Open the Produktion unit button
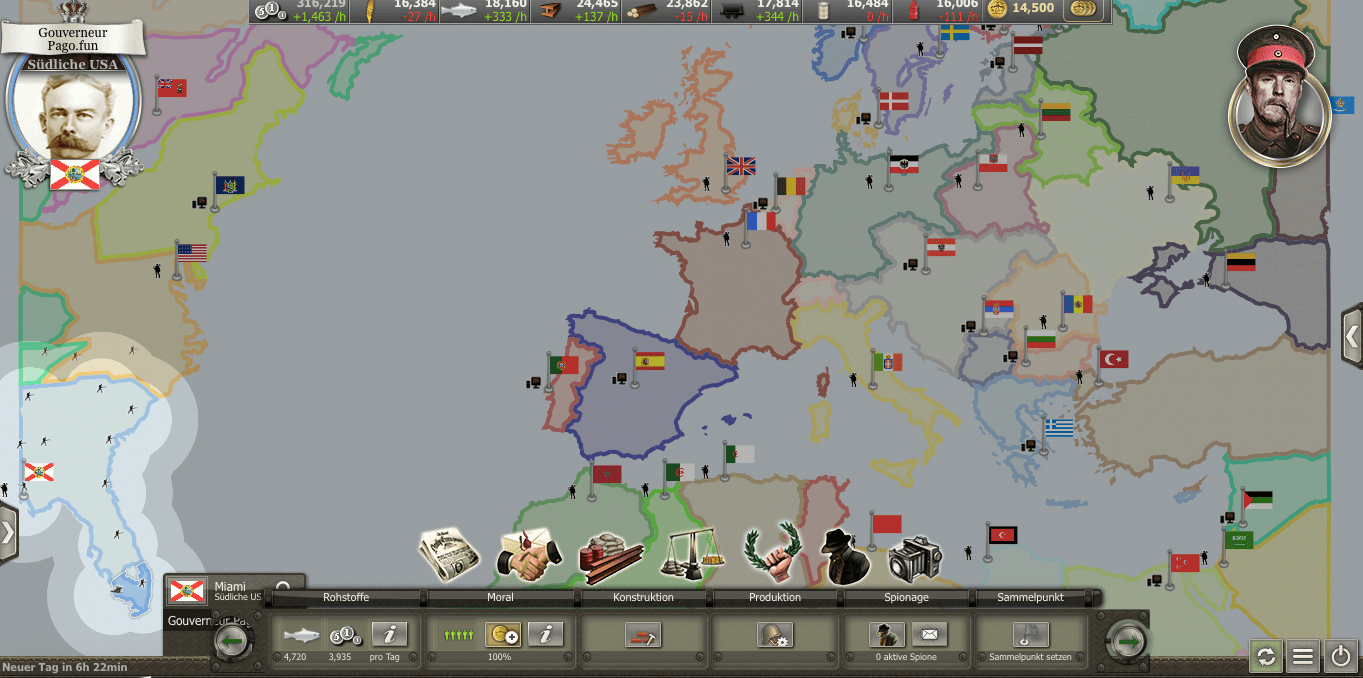The width and height of the screenshot is (1363, 678). [775, 635]
